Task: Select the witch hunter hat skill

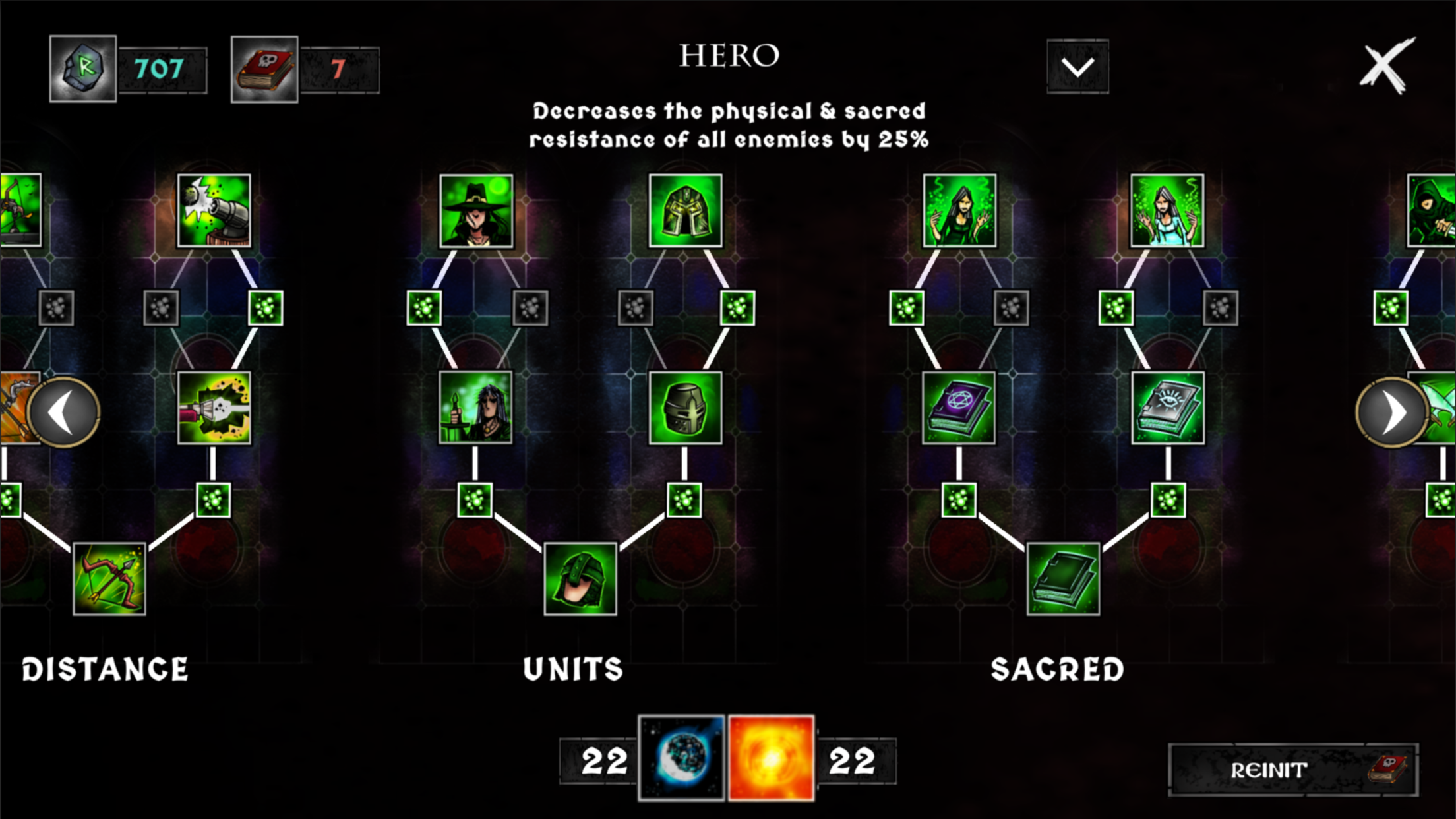Action: point(476,211)
